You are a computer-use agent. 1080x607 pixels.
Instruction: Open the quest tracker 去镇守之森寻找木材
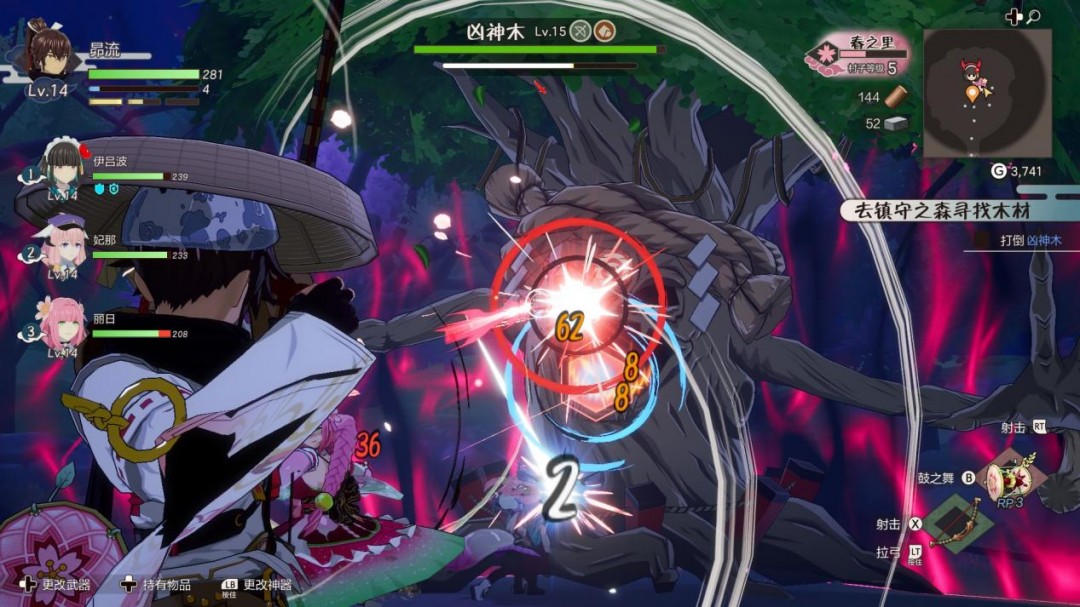[935, 210]
